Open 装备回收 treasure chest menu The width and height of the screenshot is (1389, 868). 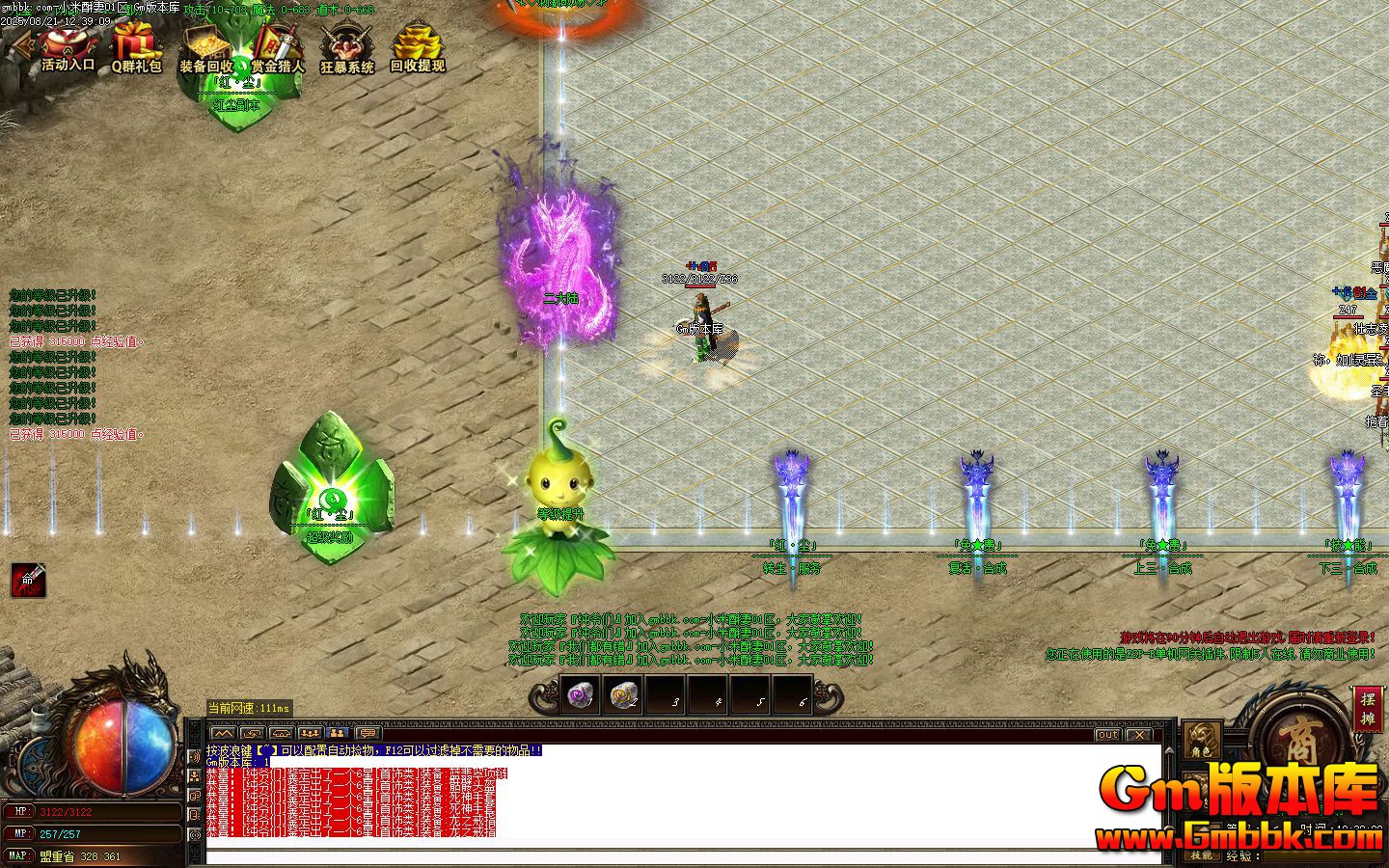205,48
